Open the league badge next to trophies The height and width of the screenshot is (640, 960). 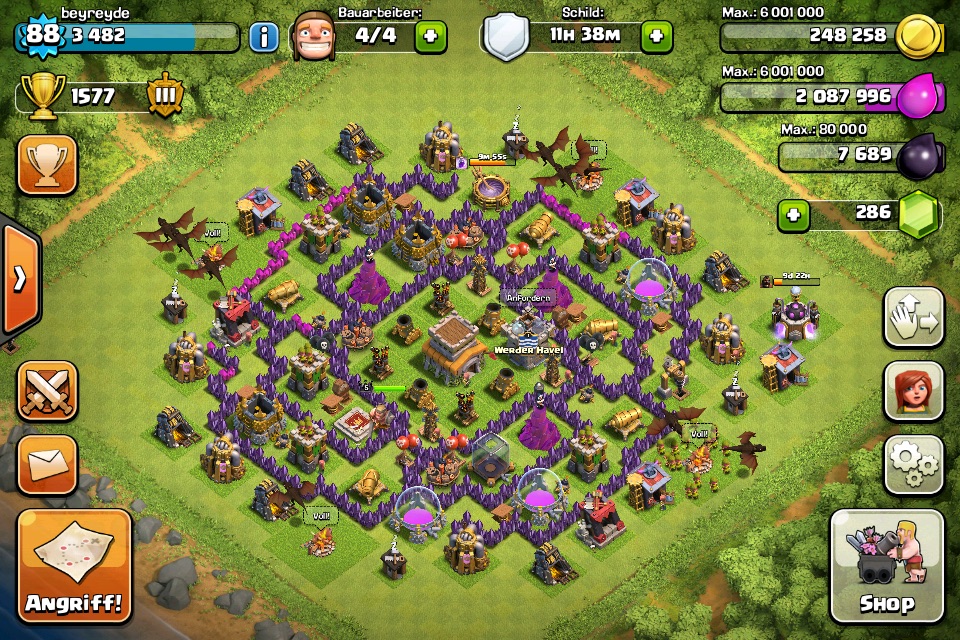tap(163, 97)
